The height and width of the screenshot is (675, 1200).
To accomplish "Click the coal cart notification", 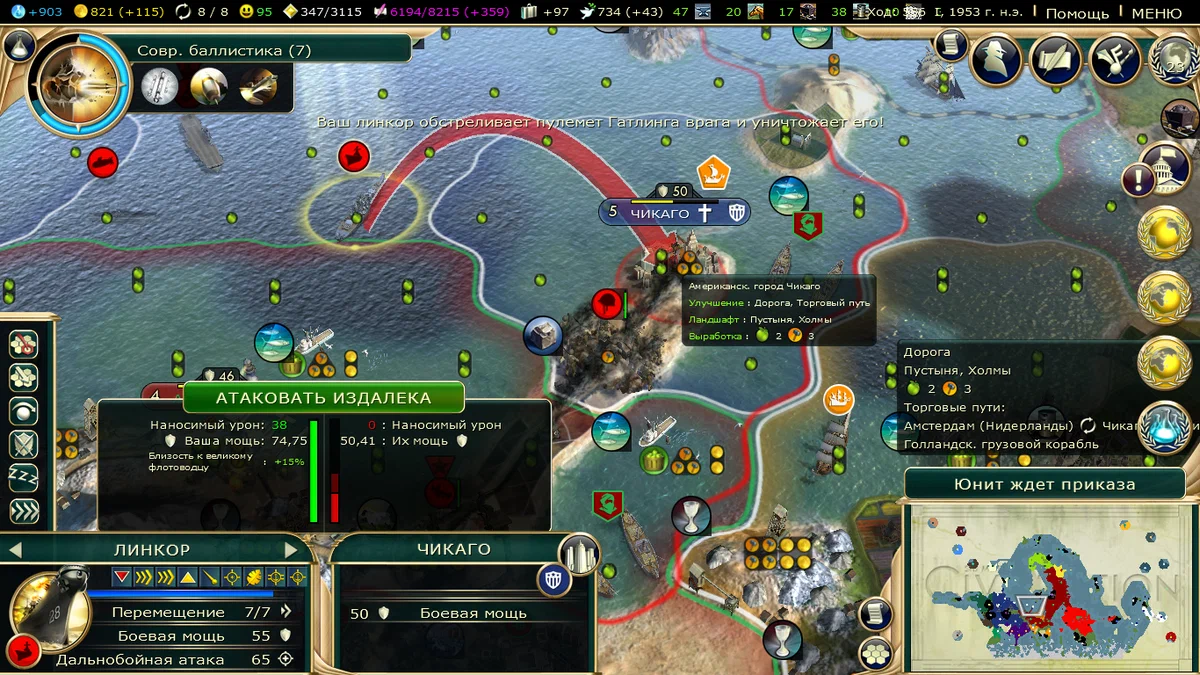I will tap(1179, 119).
